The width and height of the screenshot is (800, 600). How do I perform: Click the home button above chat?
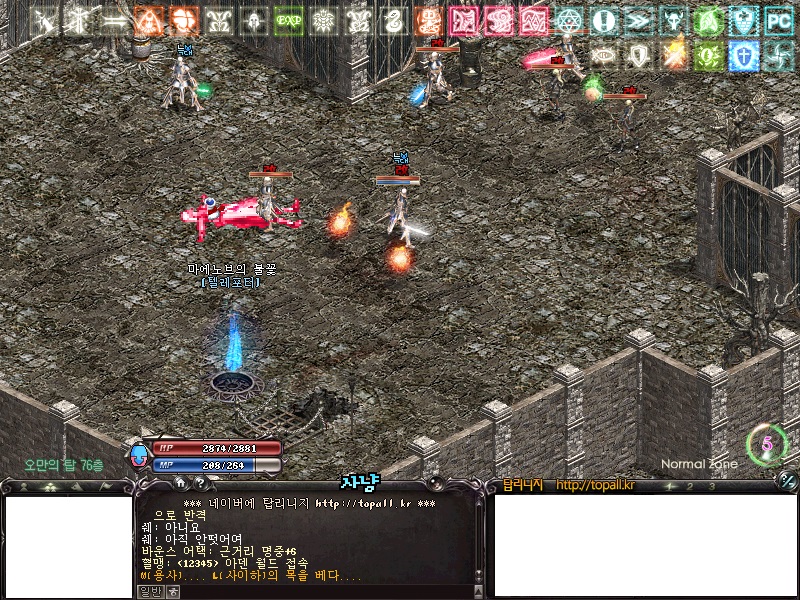180,482
